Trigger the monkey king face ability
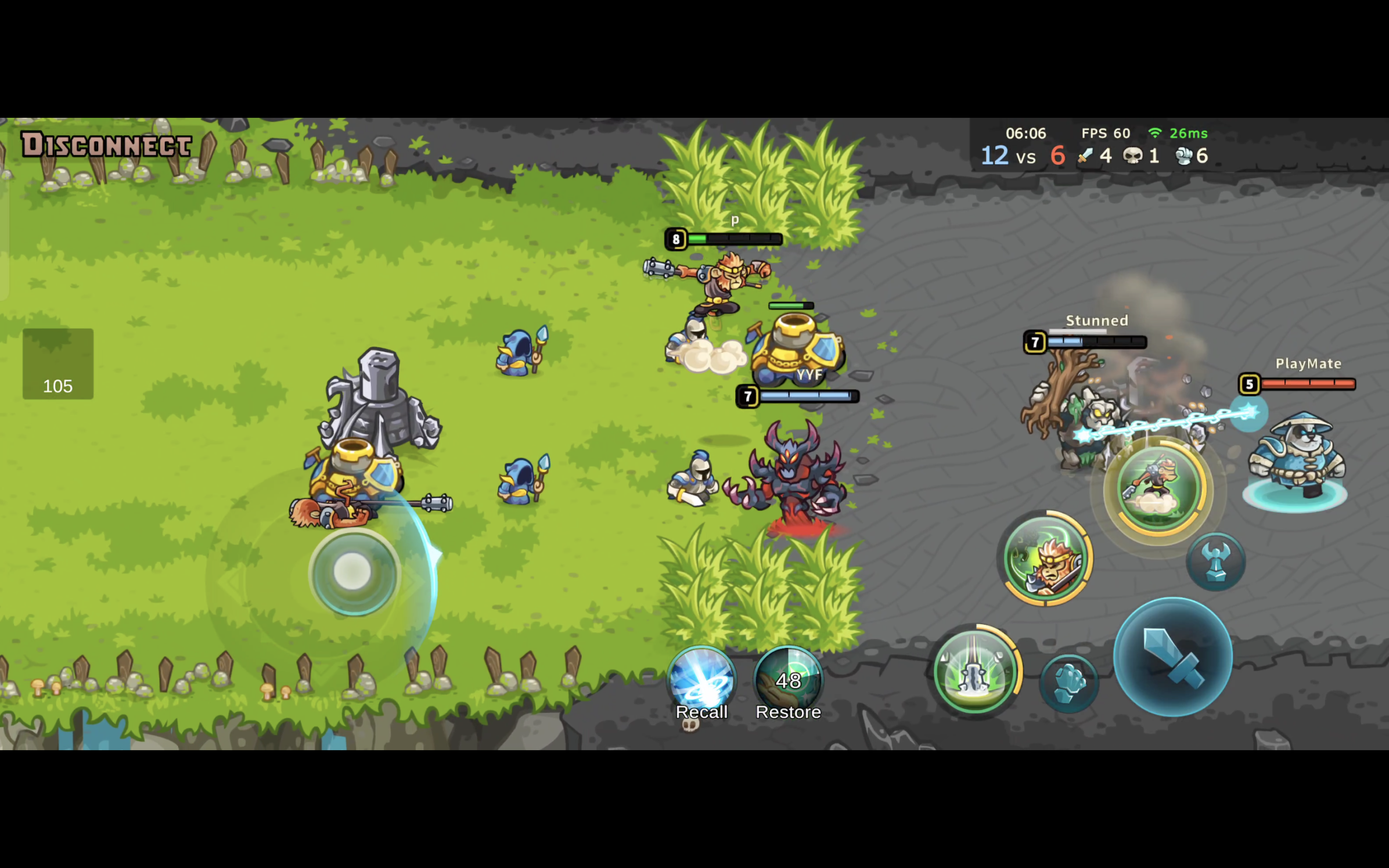1389x868 pixels. 1045,558
